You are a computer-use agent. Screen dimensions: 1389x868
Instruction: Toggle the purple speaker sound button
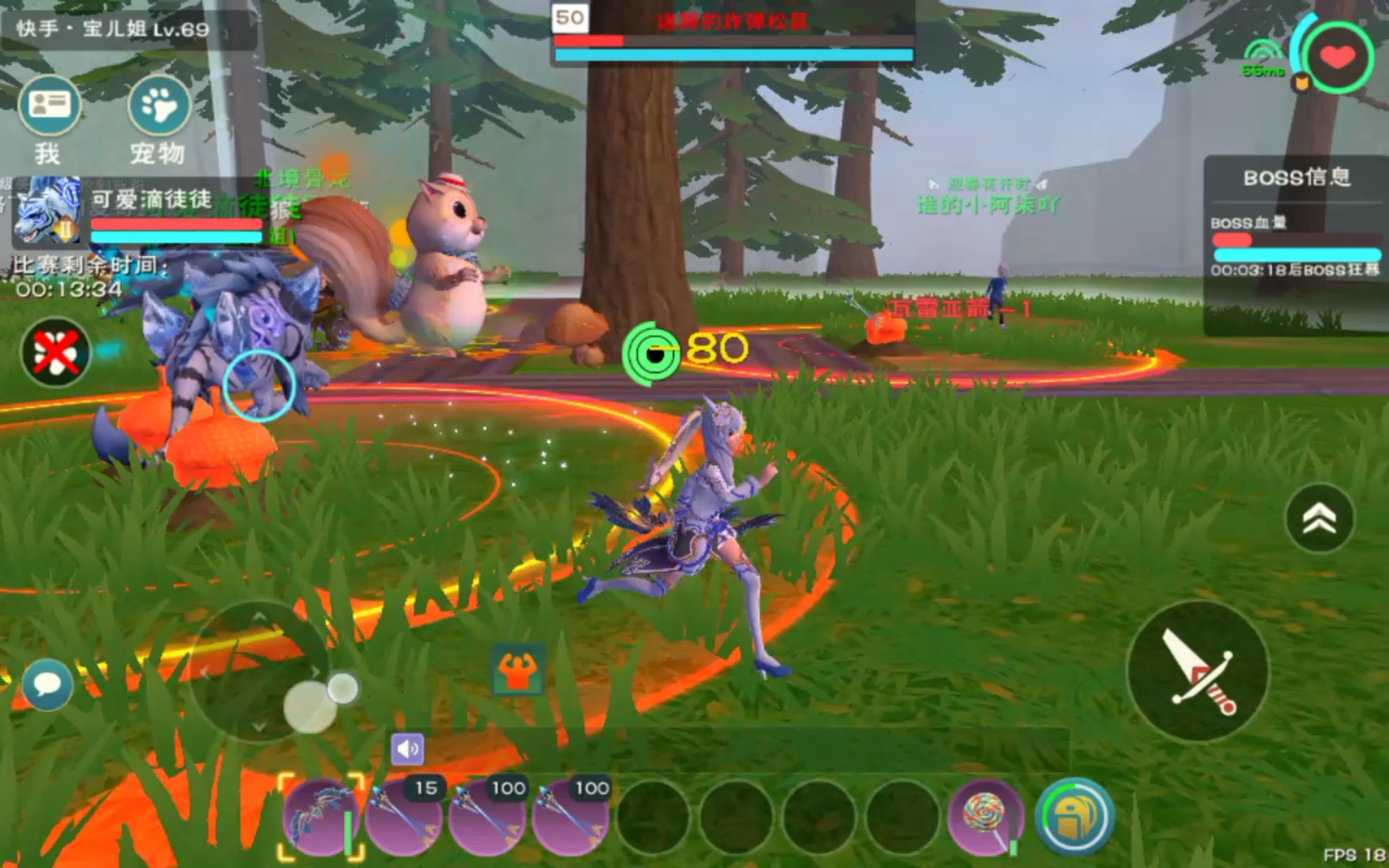pyautogui.click(x=407, y=749)
